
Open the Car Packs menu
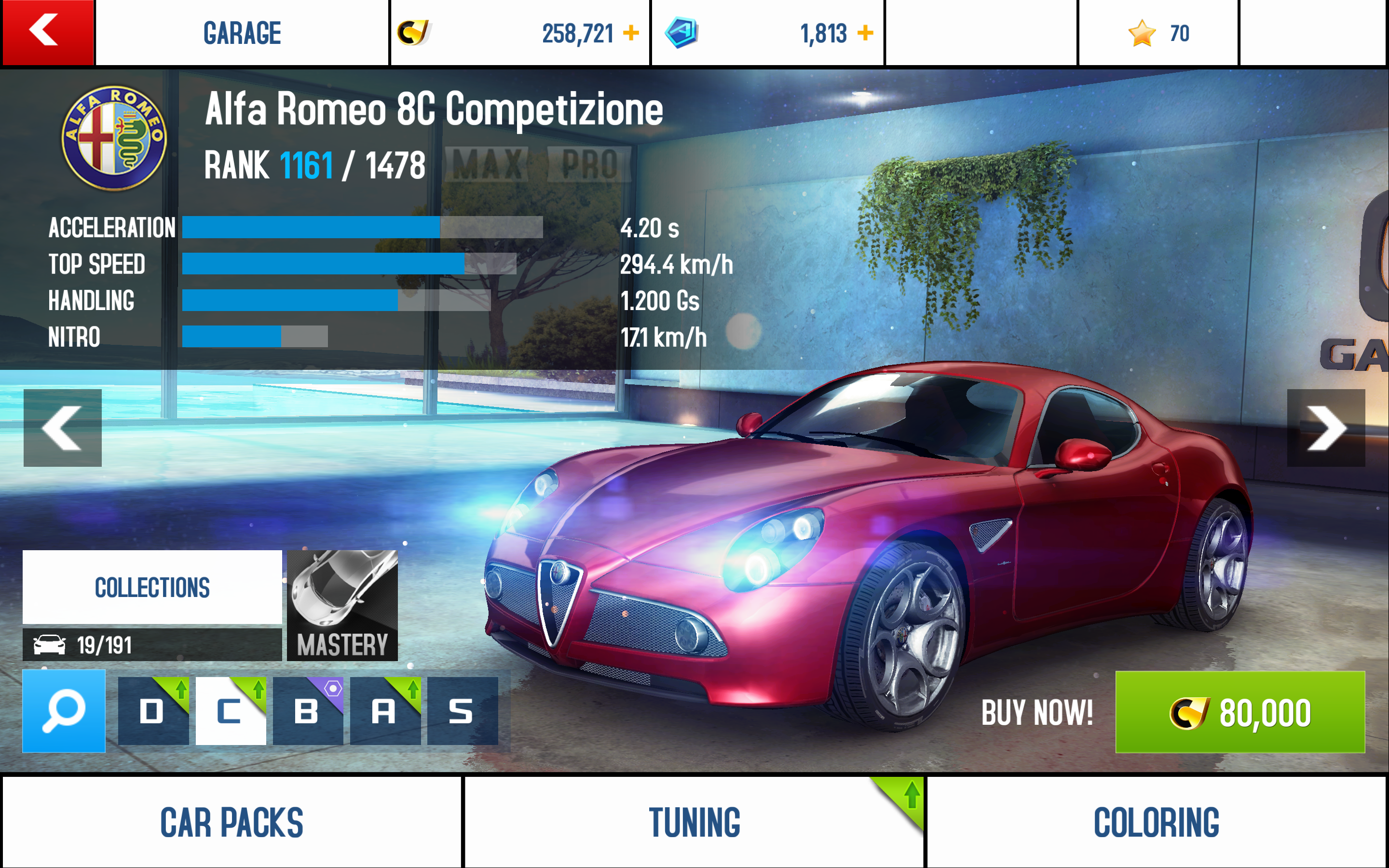pos(231,822)
